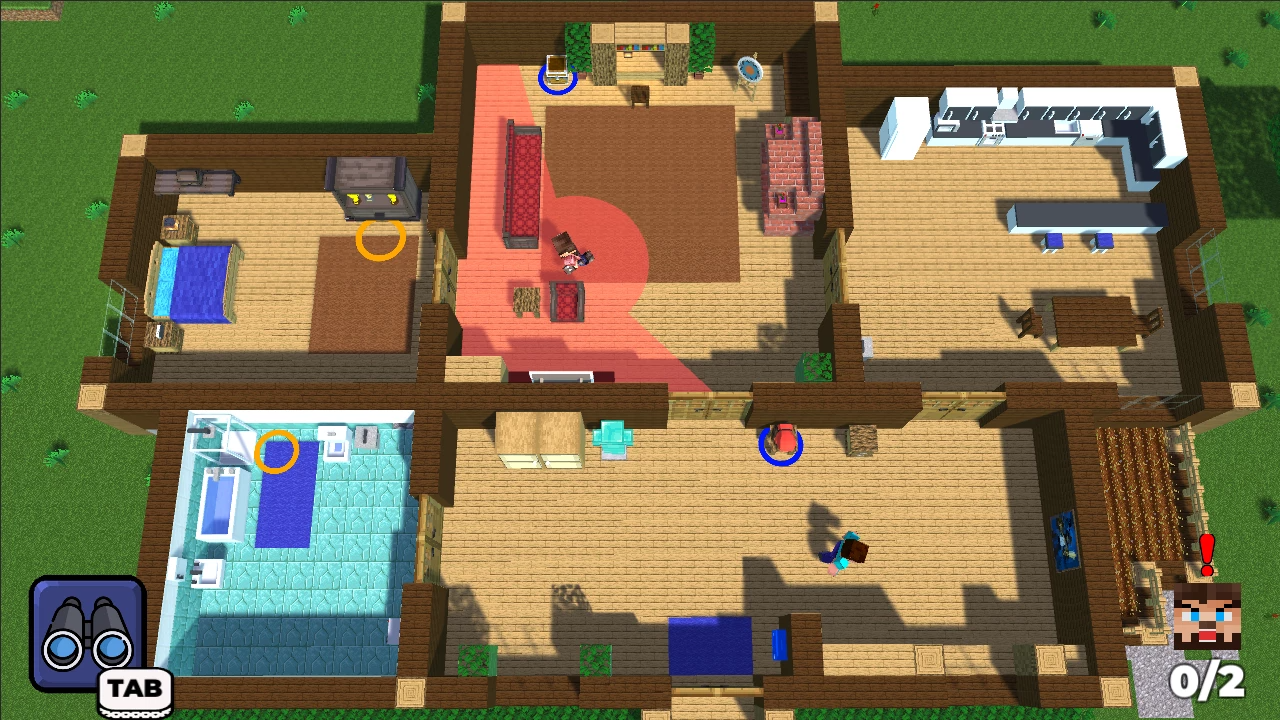Screen dimensions: 1280x720
Task: Click the jacuzzi tub at the top
Action: (x=748, y=68)
